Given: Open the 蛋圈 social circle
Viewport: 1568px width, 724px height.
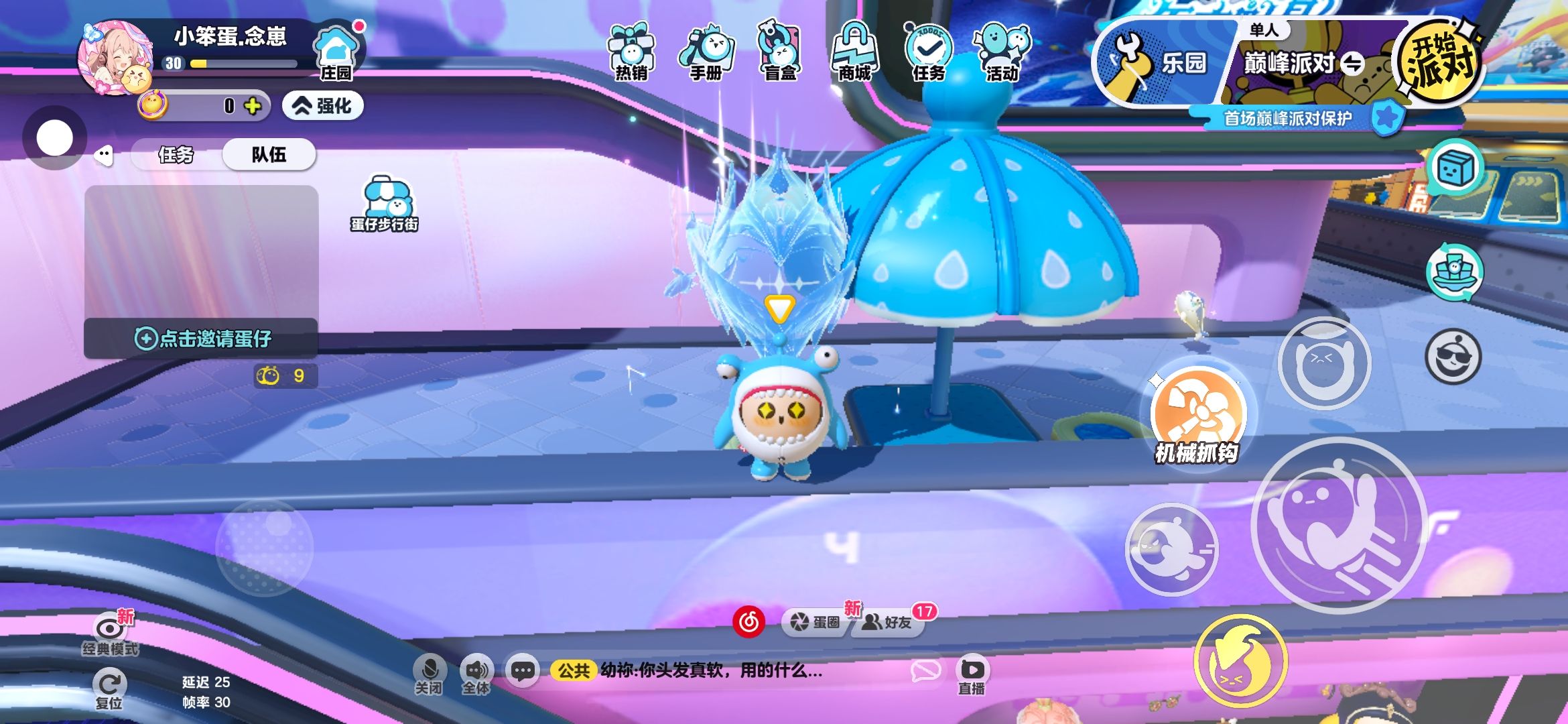Looking at the screenshot, I should pyautogui.click(x=815, y=622).
